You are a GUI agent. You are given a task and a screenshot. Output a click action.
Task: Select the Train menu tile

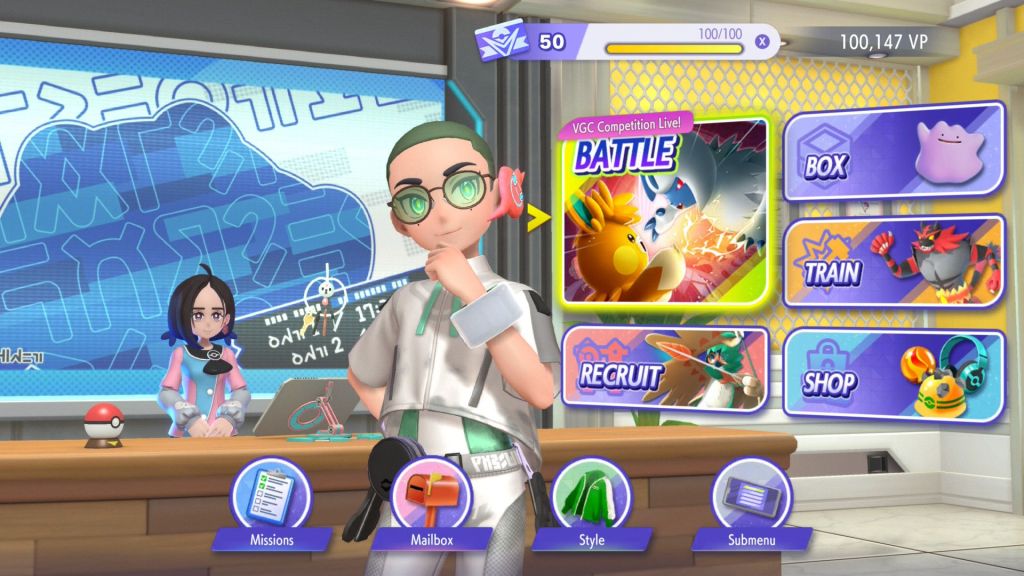click(893, 261)
